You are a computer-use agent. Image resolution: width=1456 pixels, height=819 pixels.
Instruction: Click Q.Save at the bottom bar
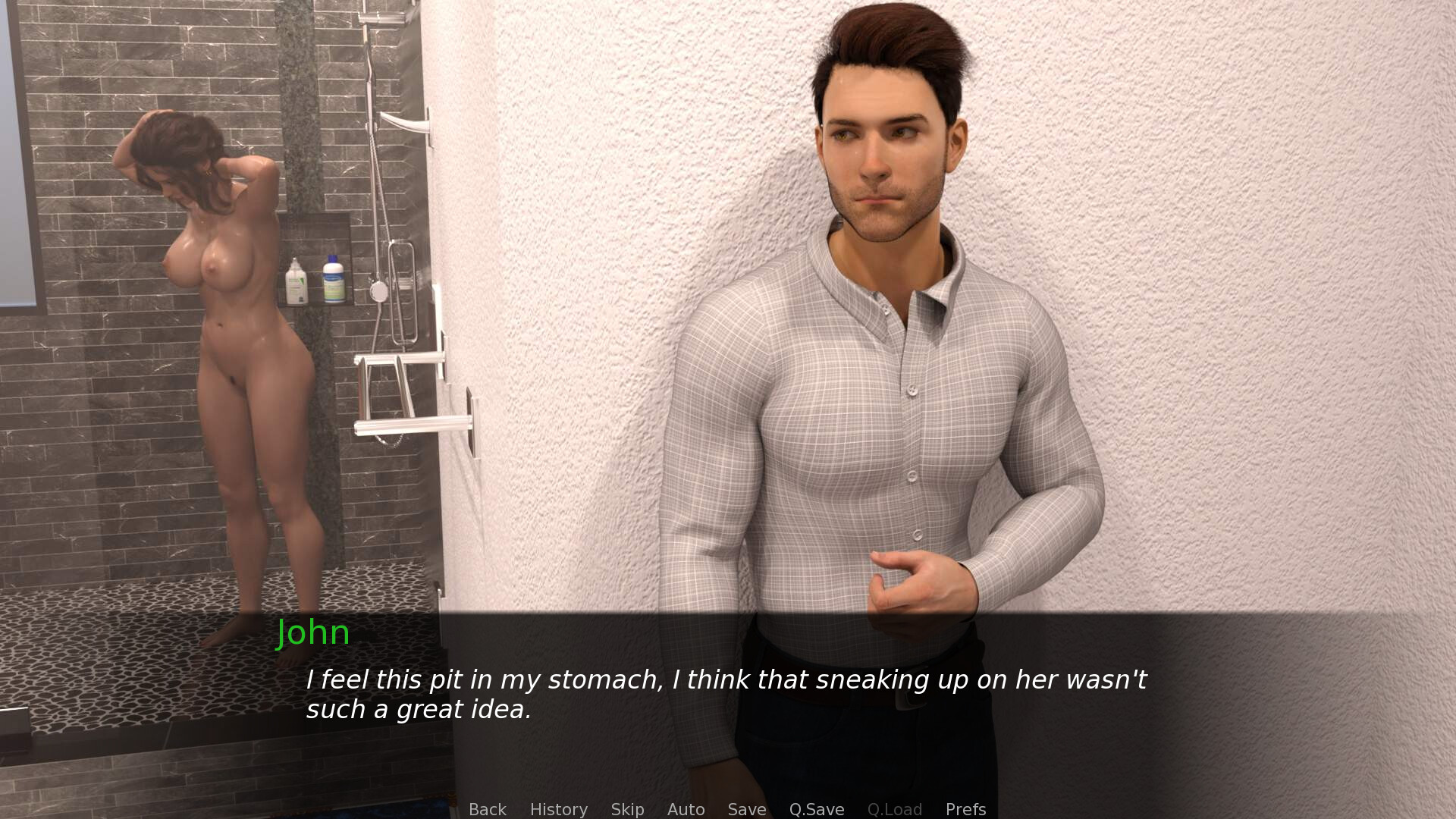click(x=816, y=809)
